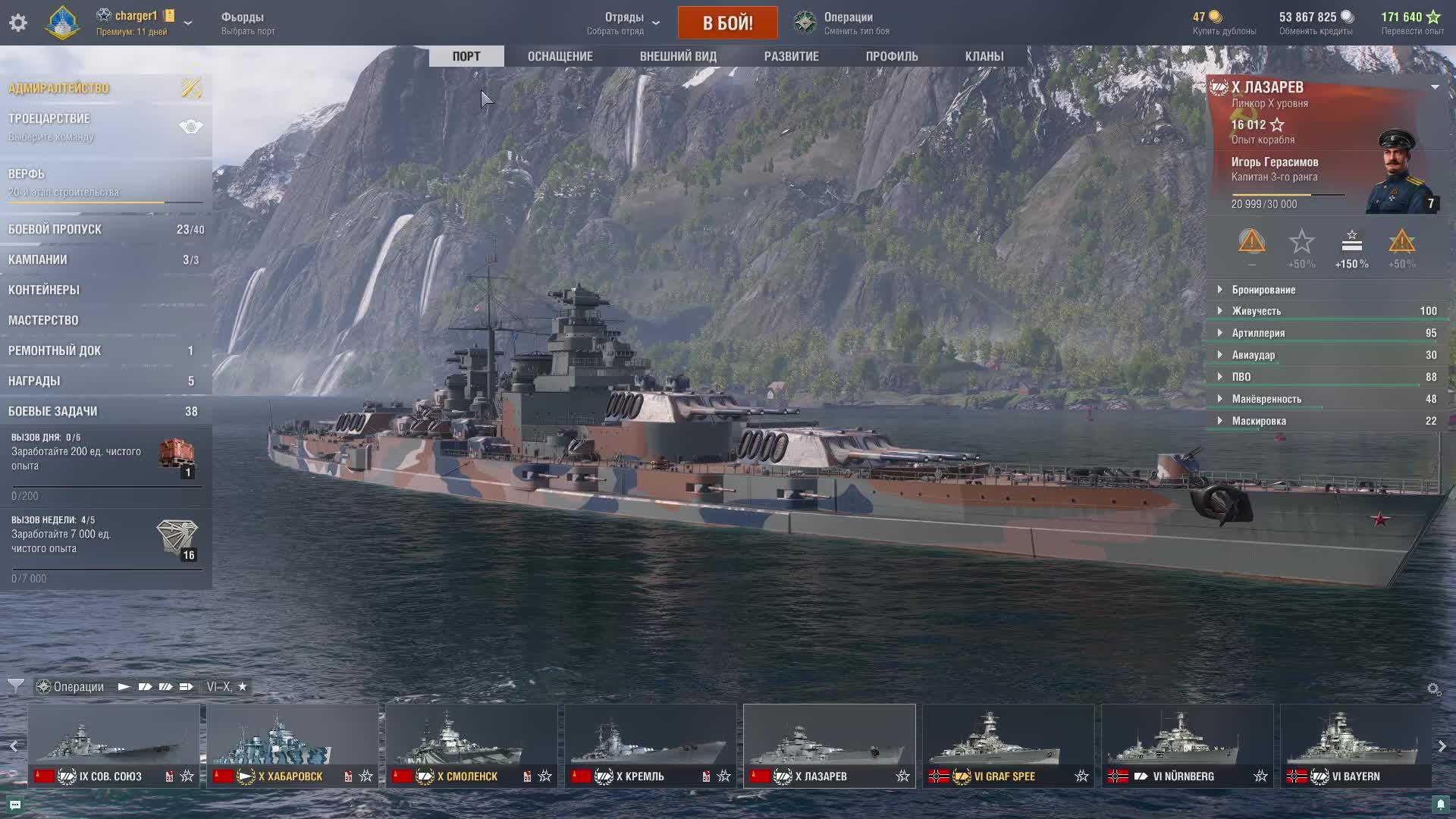Open the Отряды division dropdown
The image size is (1456, 819).
pyautogui.click(x=623, y=23)
